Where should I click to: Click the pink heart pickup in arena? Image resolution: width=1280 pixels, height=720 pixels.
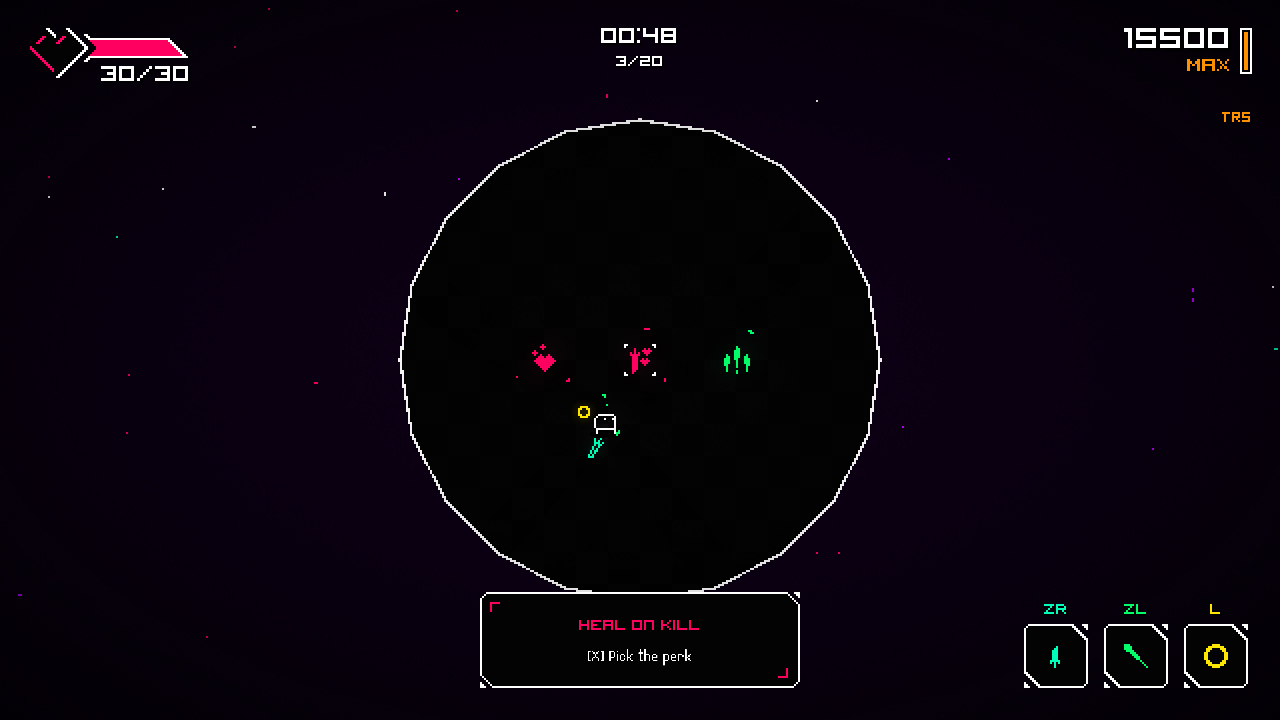tap(544, 360)
